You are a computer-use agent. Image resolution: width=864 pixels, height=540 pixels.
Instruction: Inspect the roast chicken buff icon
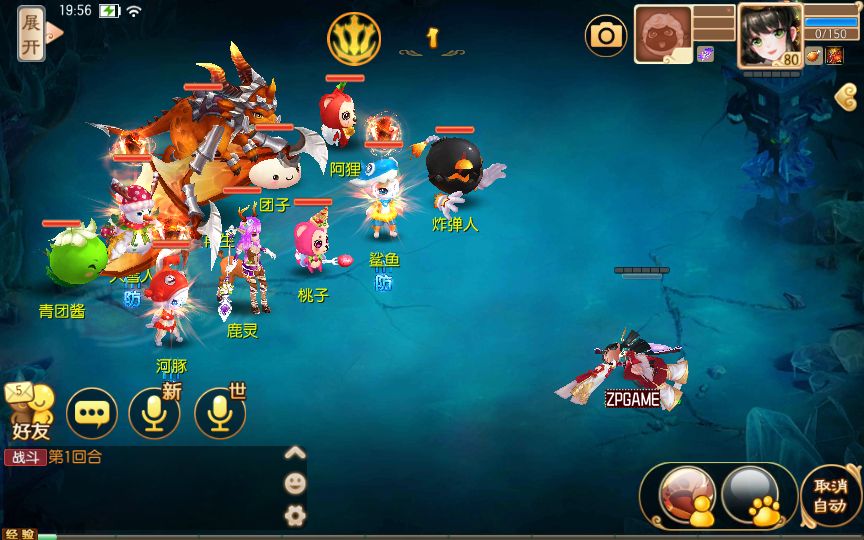(x=813, y=56)
